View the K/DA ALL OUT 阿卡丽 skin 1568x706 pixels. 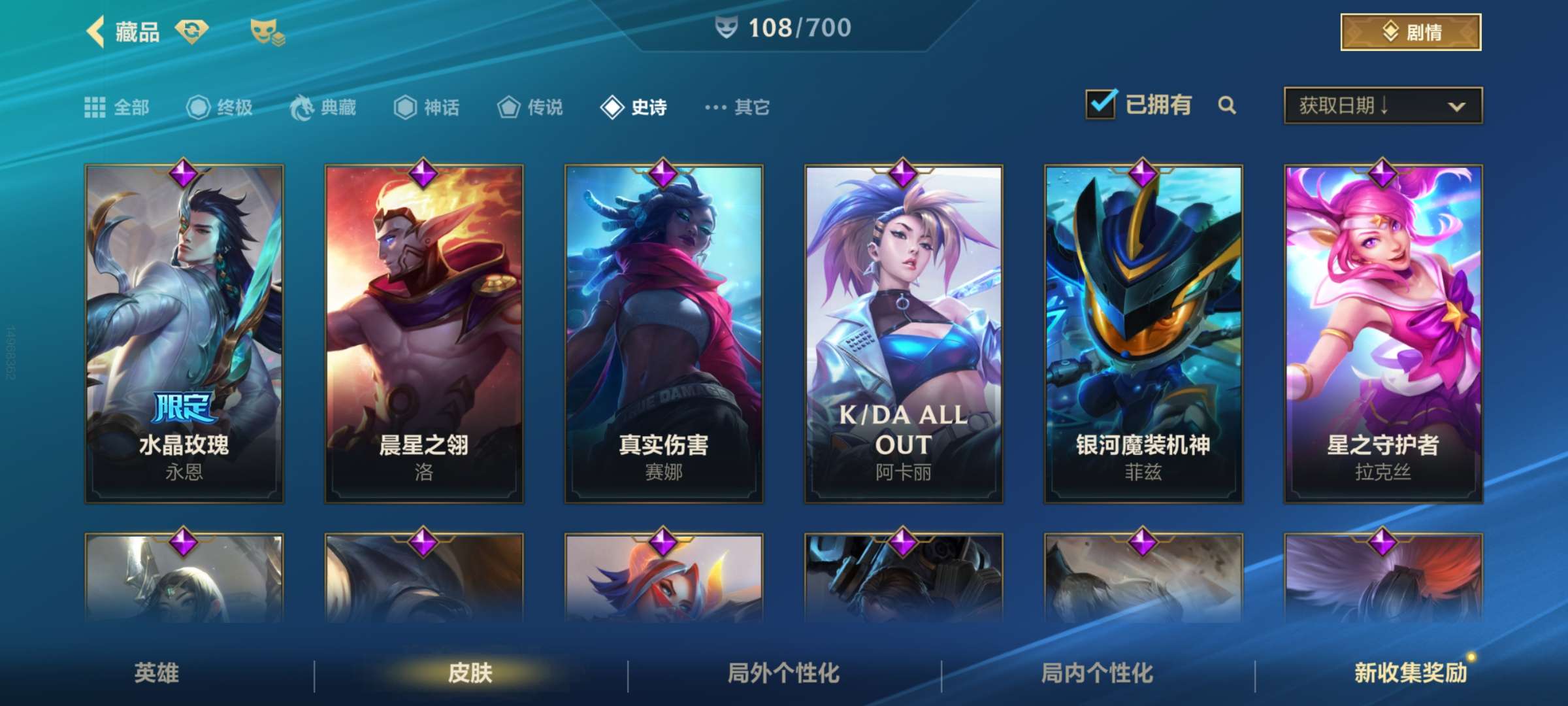(904, 333)
